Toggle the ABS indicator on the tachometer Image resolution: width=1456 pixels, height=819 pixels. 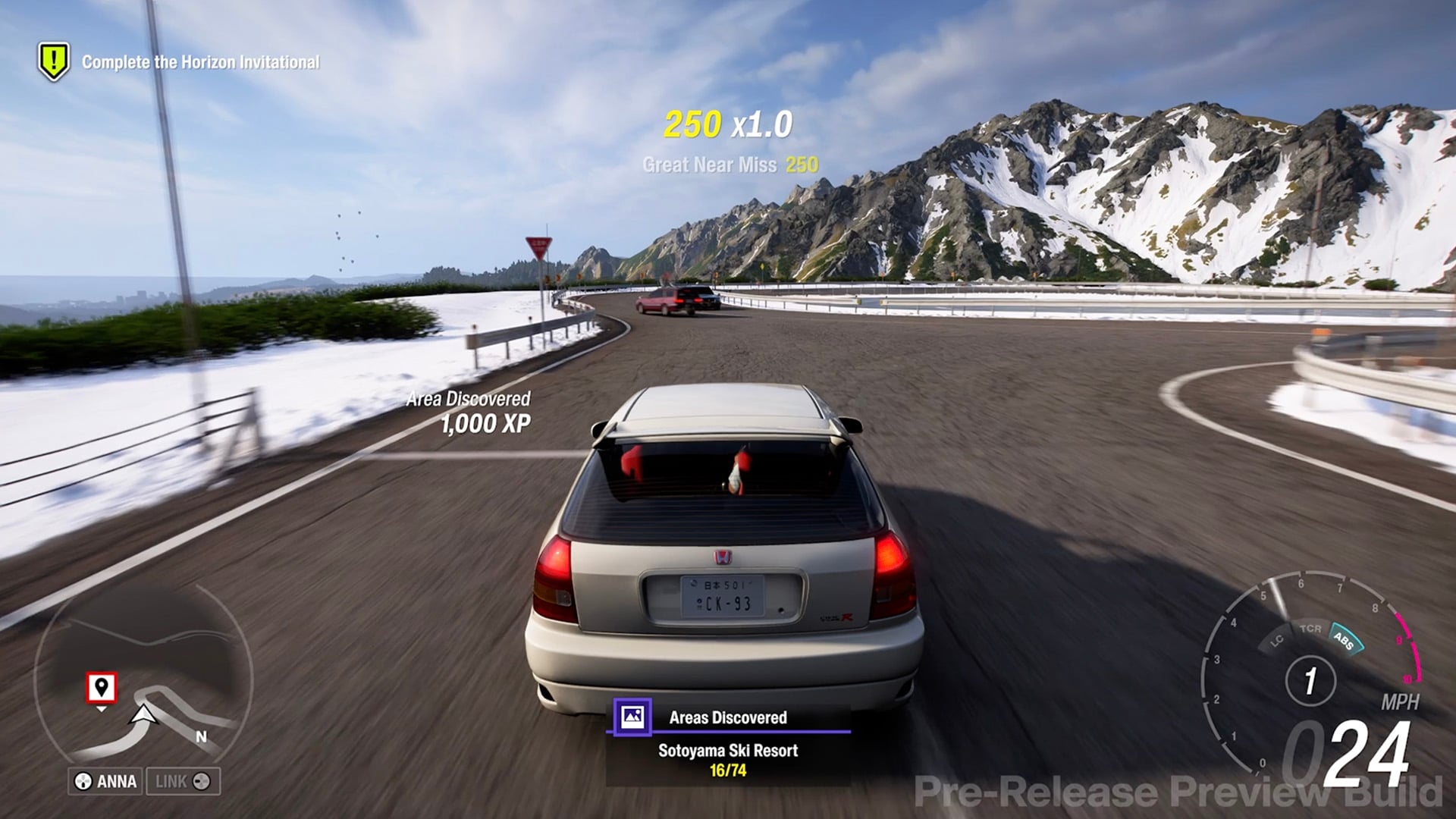1344,641
